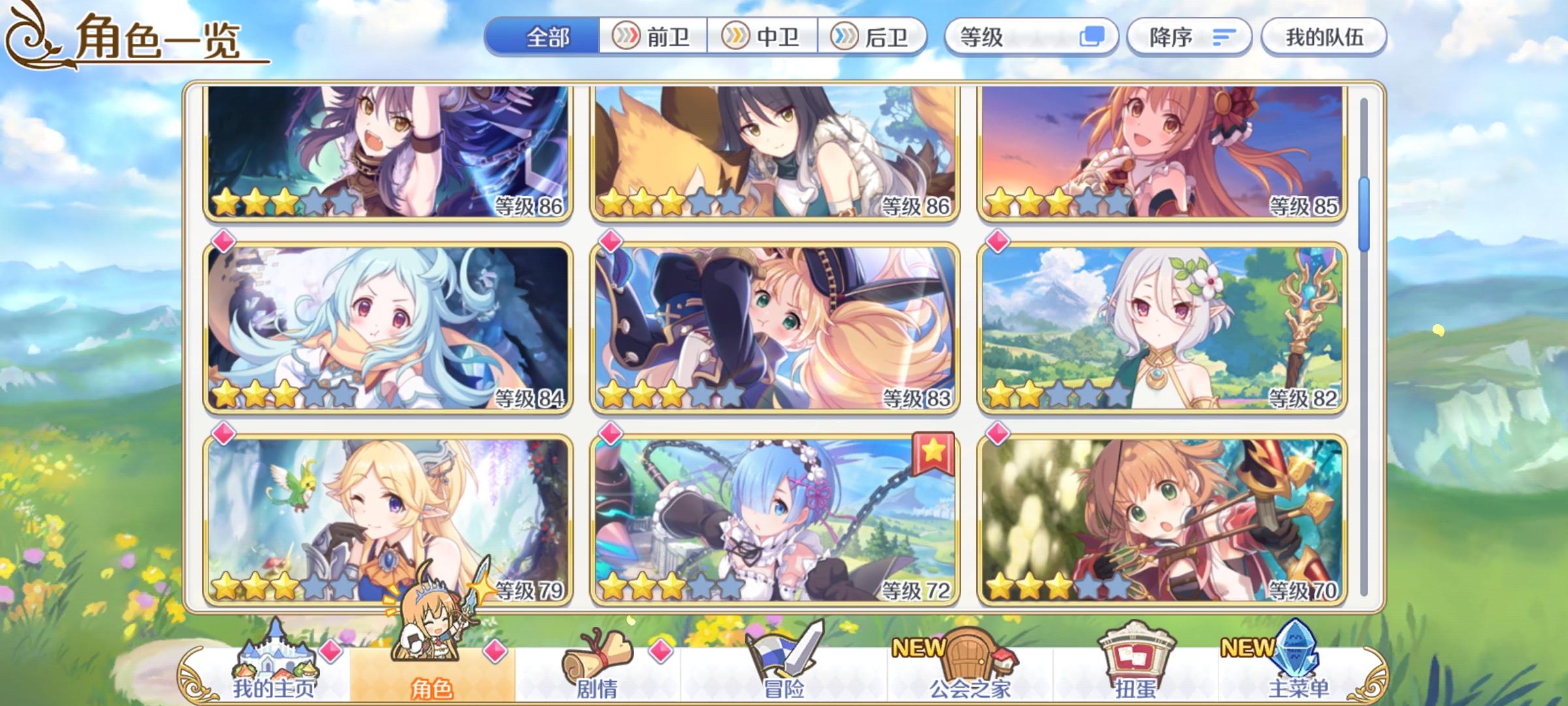The image size is (1568, 706).
Task: Select the 全部 all characters tab
Action: tap(549, 37)
